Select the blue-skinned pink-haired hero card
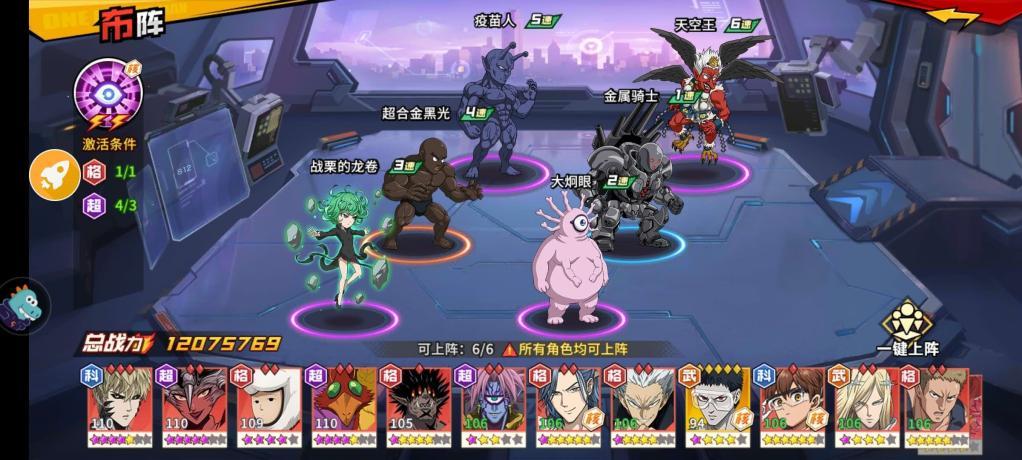Screen dimensions: 1022x460 [x=495, y=405]
